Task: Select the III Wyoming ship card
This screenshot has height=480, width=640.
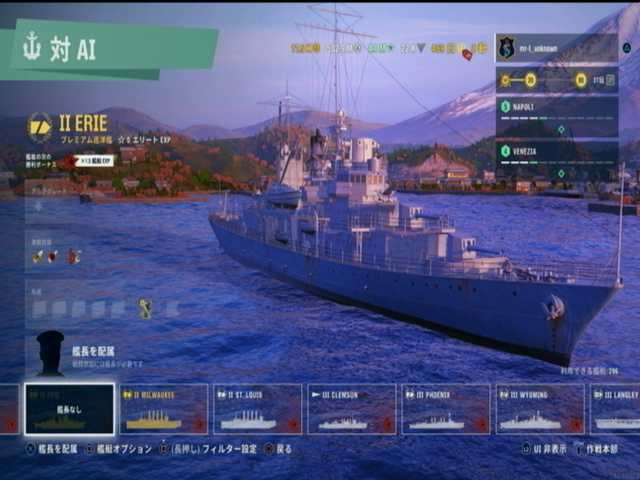Action: point(540,410)
